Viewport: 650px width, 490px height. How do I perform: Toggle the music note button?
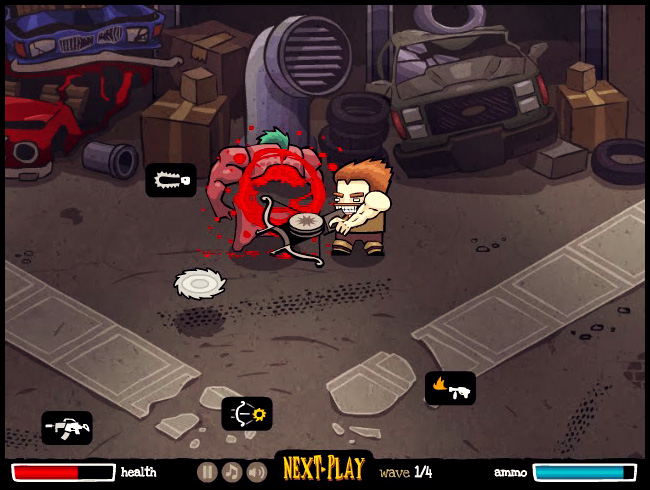[x=231, y=472]
